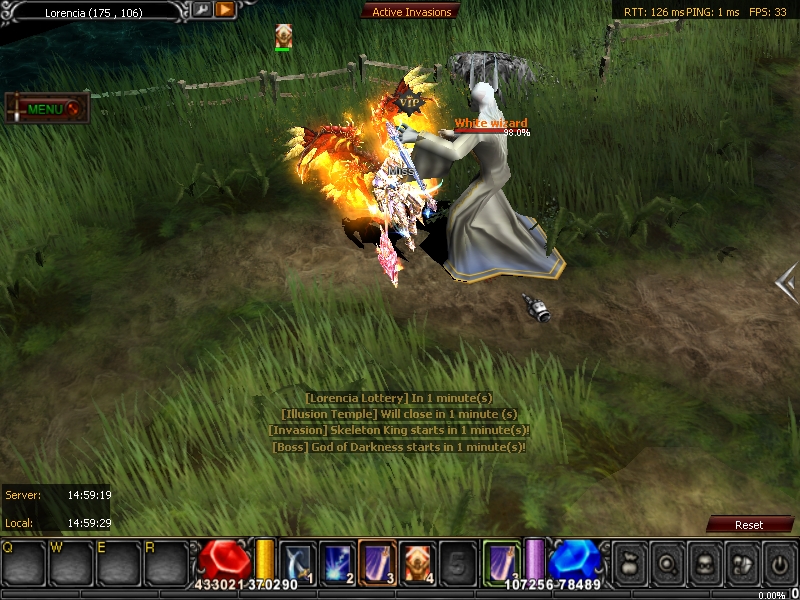Open the MENU button
The height and width of the screenshot is (600, 800).
46,108
